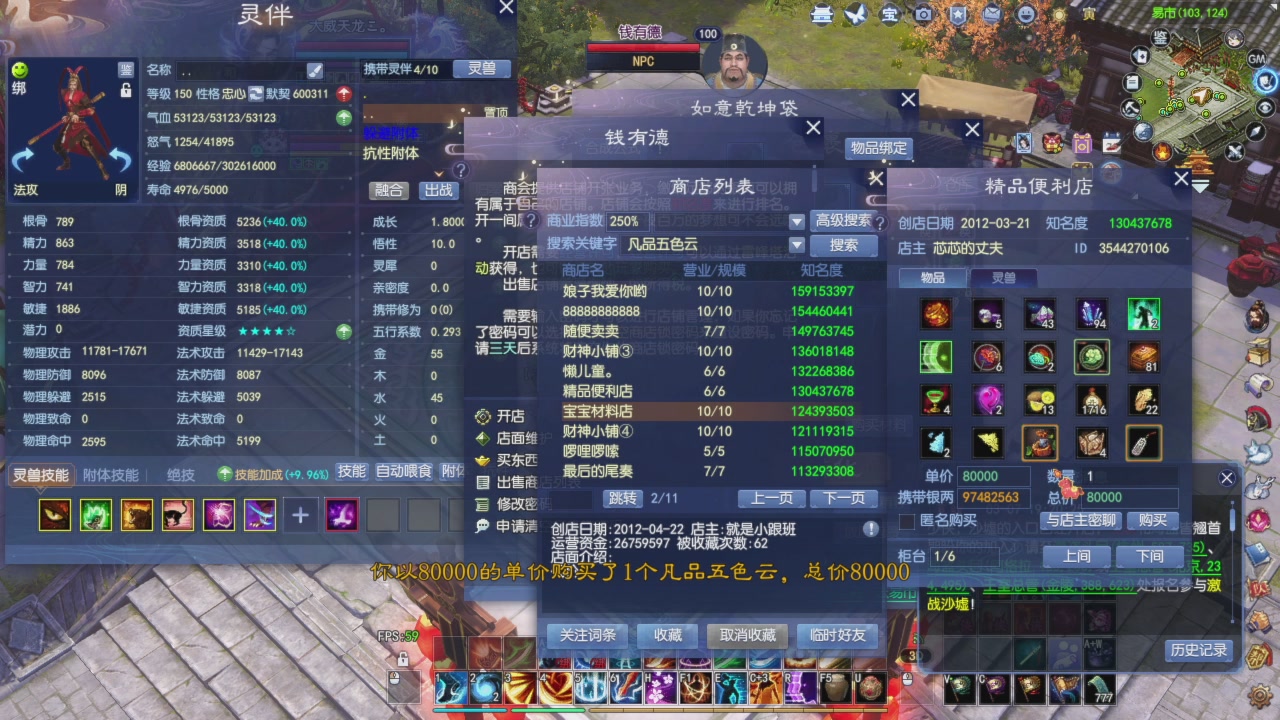Image resolution: width=1280 pixels, height=720 pixels.
Task: Switch to the 灵兽 tab in 精品便利店
Action: pos(1004,278)
